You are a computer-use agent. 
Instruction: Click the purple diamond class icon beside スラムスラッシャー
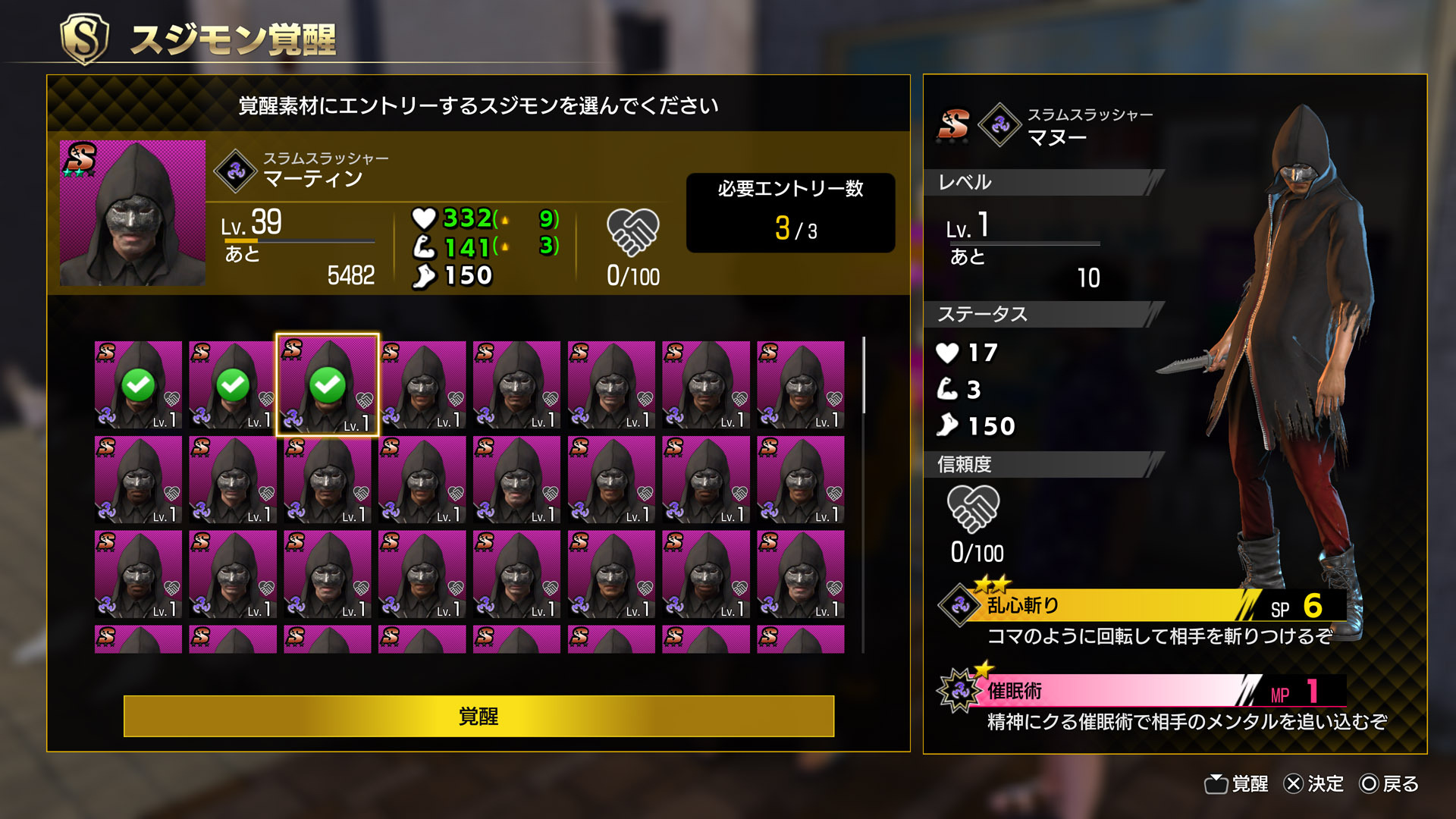click(x=237, y=170)
